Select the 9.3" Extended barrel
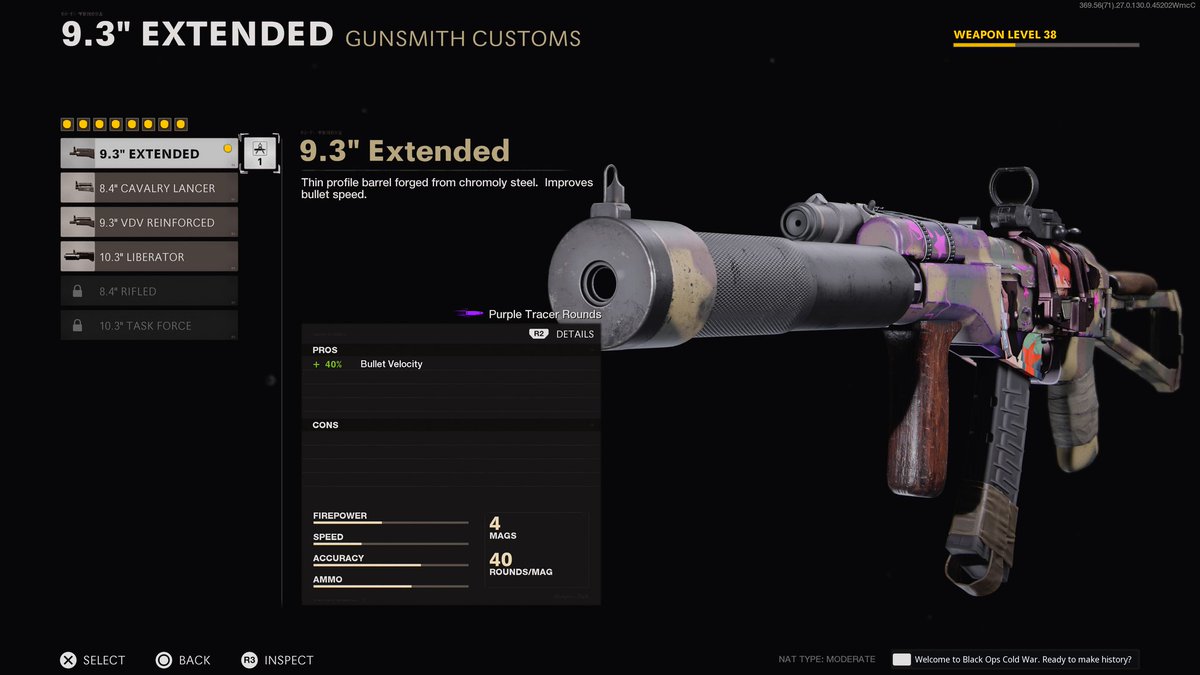The height and width of the screenshot is (675, 1200). pyautogui.click(x=149, y=154)
